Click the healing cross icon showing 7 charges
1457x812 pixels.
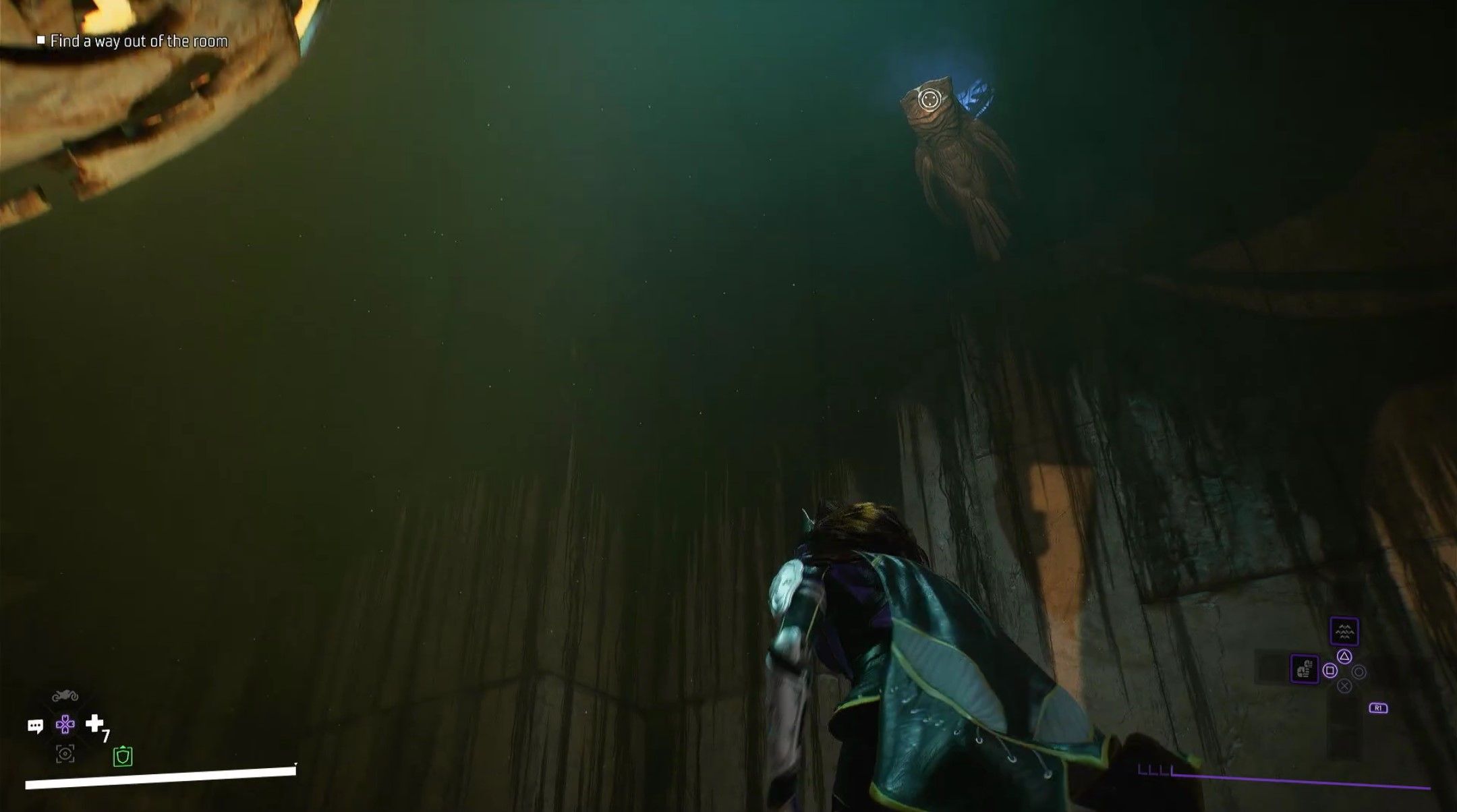[x=94, y=724]
